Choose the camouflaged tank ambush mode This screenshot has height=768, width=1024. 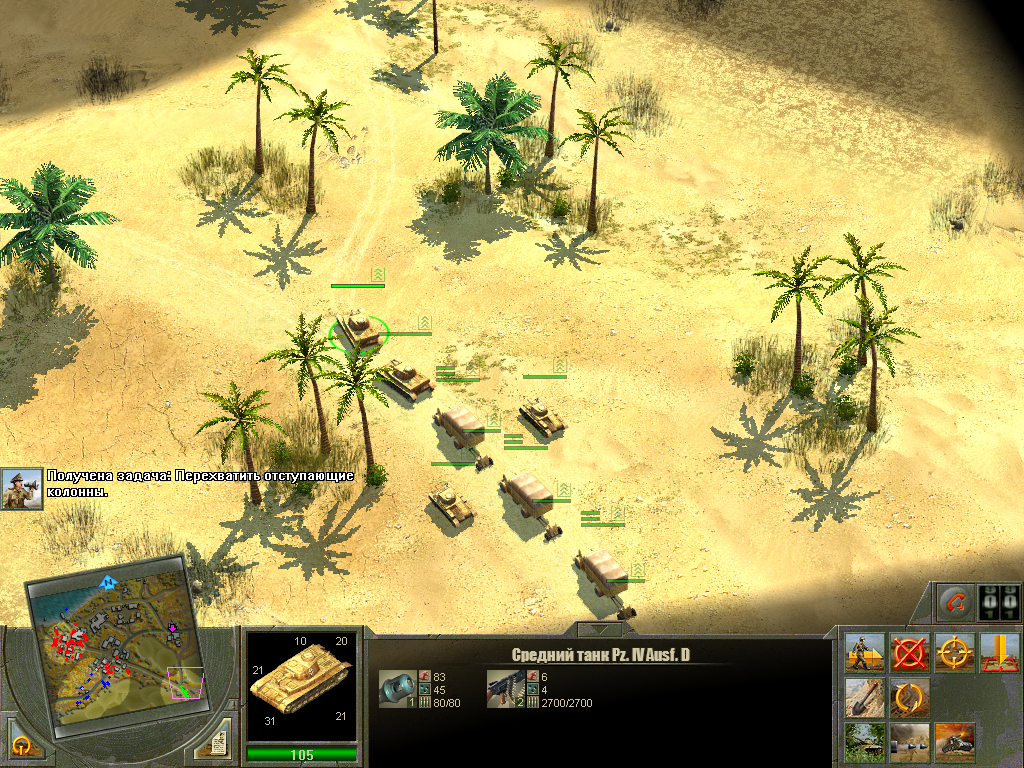(864, 742)
